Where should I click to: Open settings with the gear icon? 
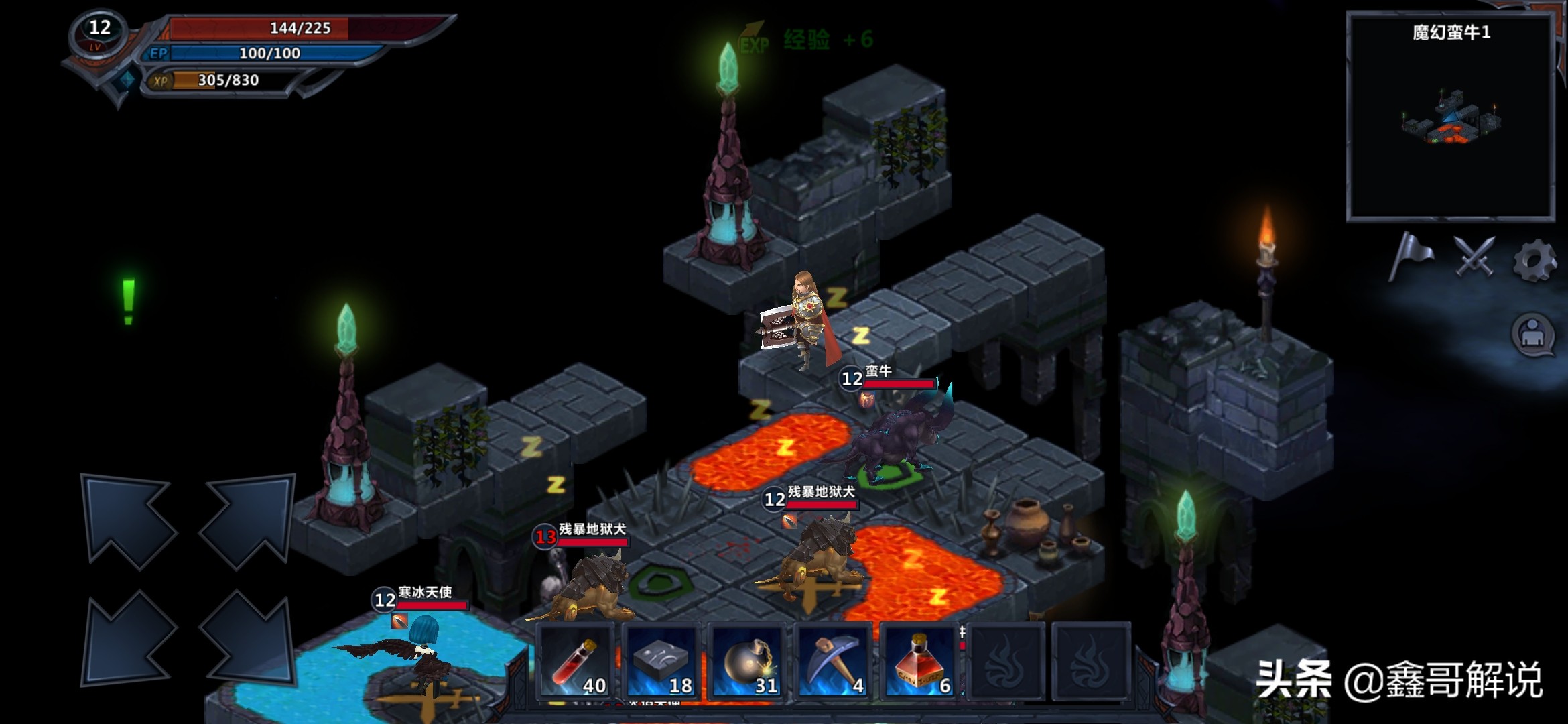(x=1534, y=260)
